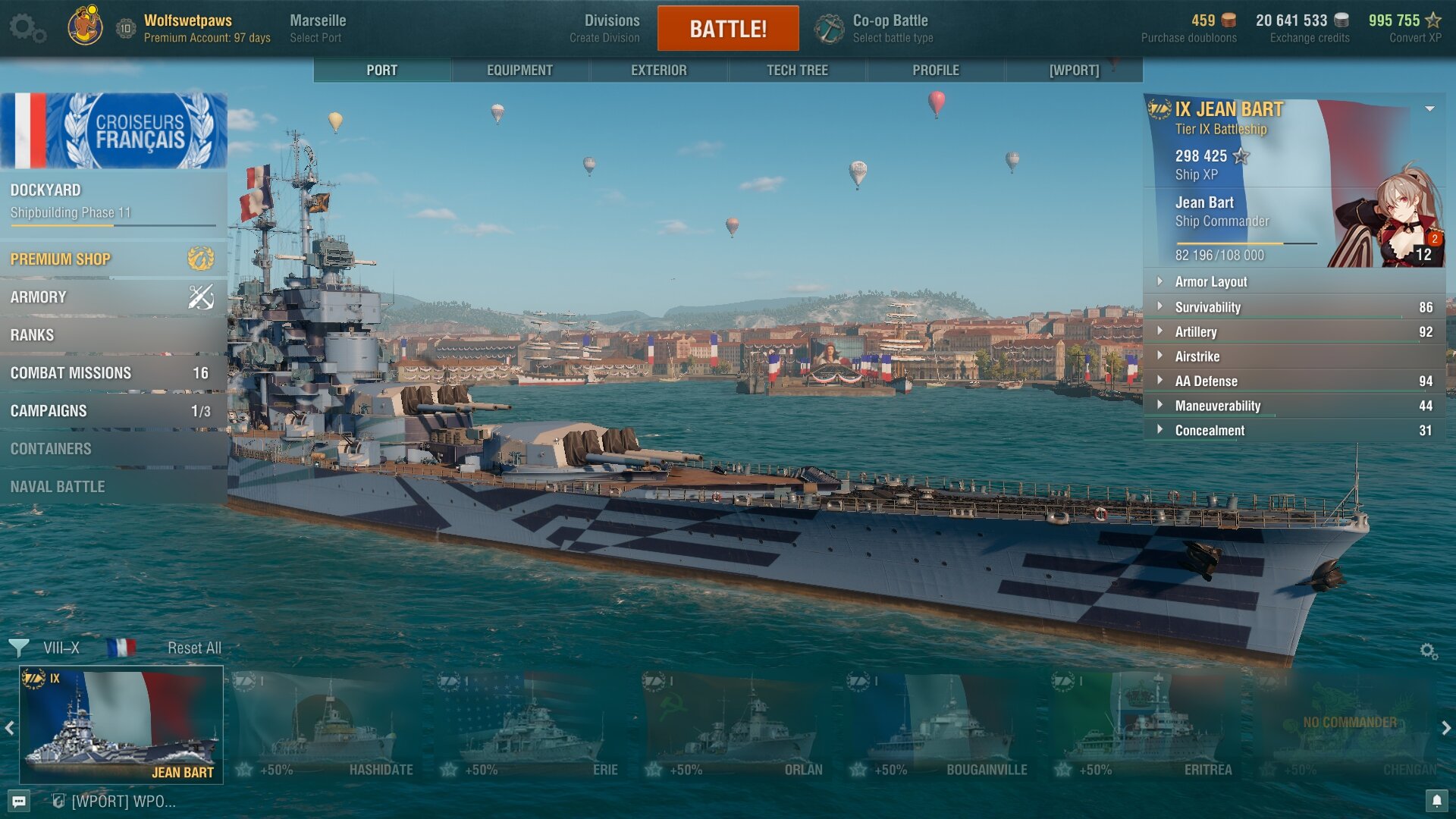Expand the Artillery stats row

(1293, 332)
